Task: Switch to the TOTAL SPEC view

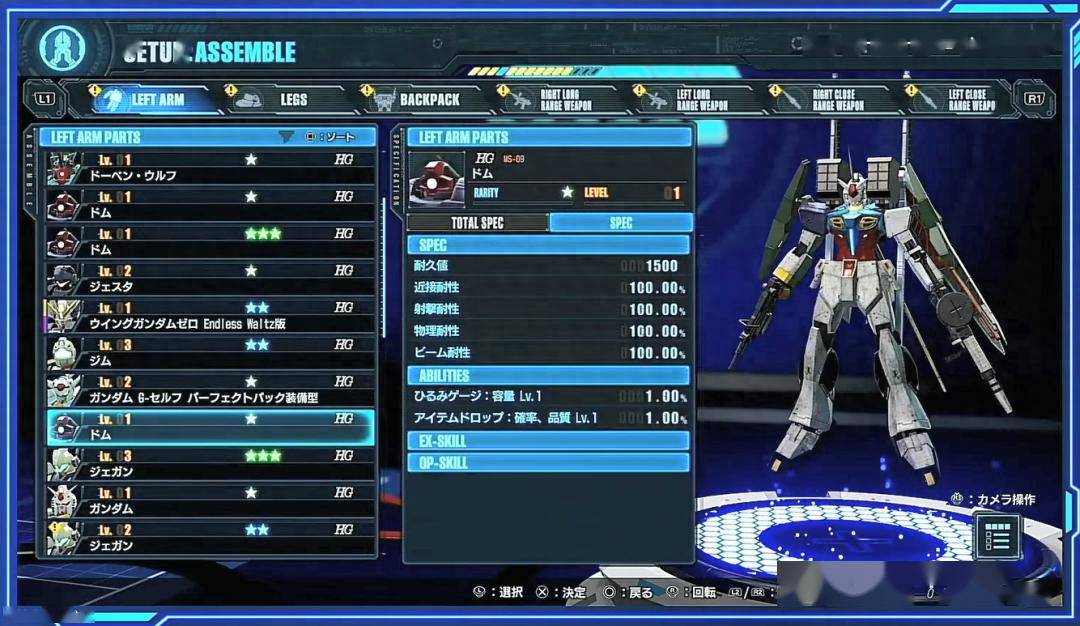Action: click(478, 223)
